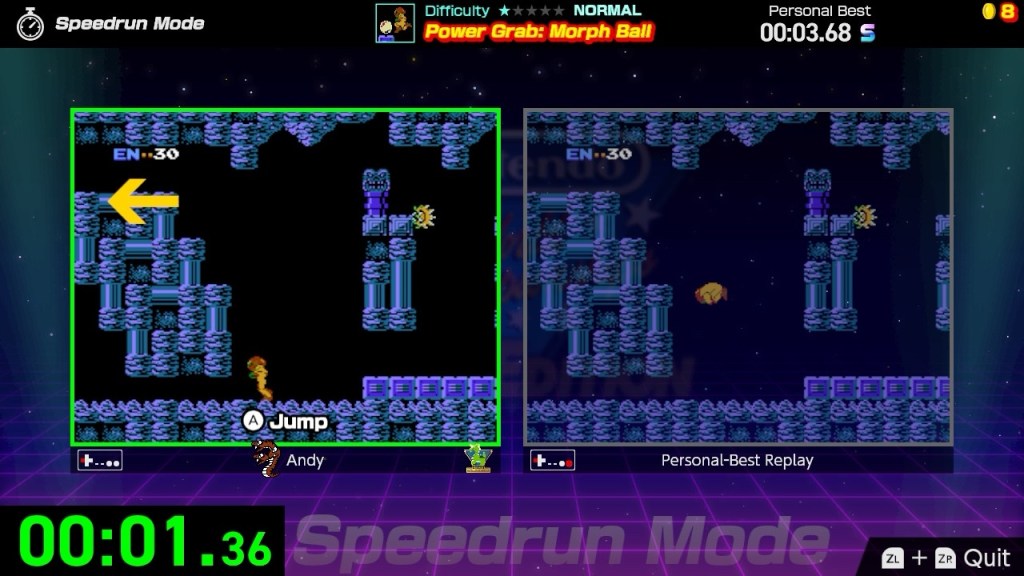Select the Power Grab: Morph Ball challenge thumbnail

click(x=395, y=23)
